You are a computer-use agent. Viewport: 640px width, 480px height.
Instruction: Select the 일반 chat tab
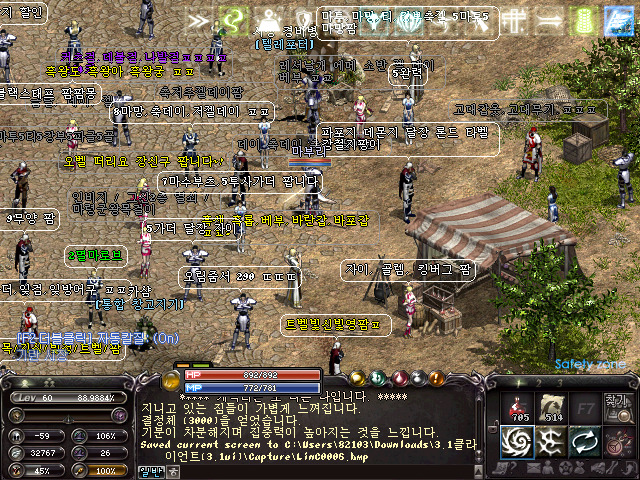(x=151, y=470)
